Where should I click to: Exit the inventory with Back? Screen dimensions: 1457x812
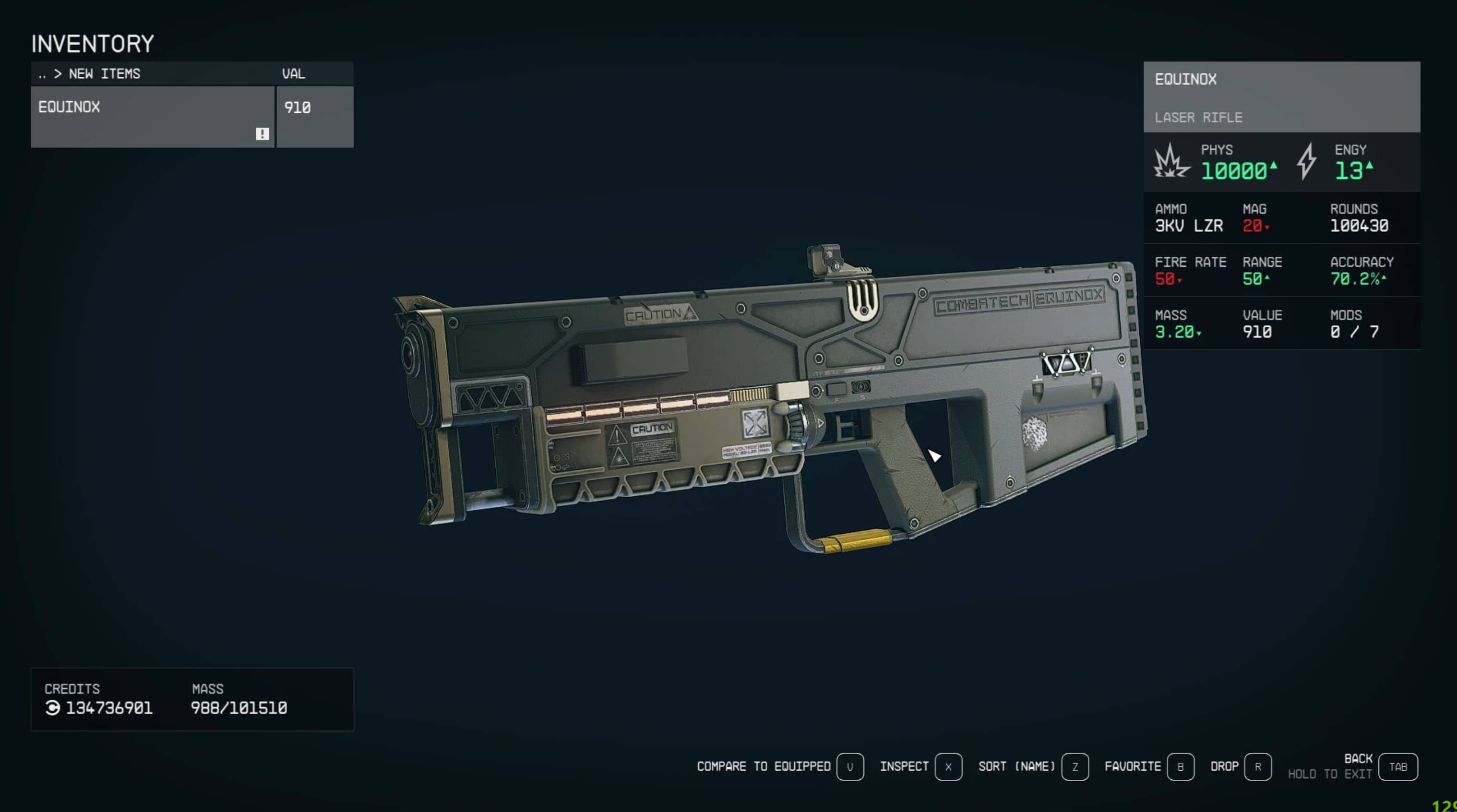pyautogui.click(x=1397, y=767)
